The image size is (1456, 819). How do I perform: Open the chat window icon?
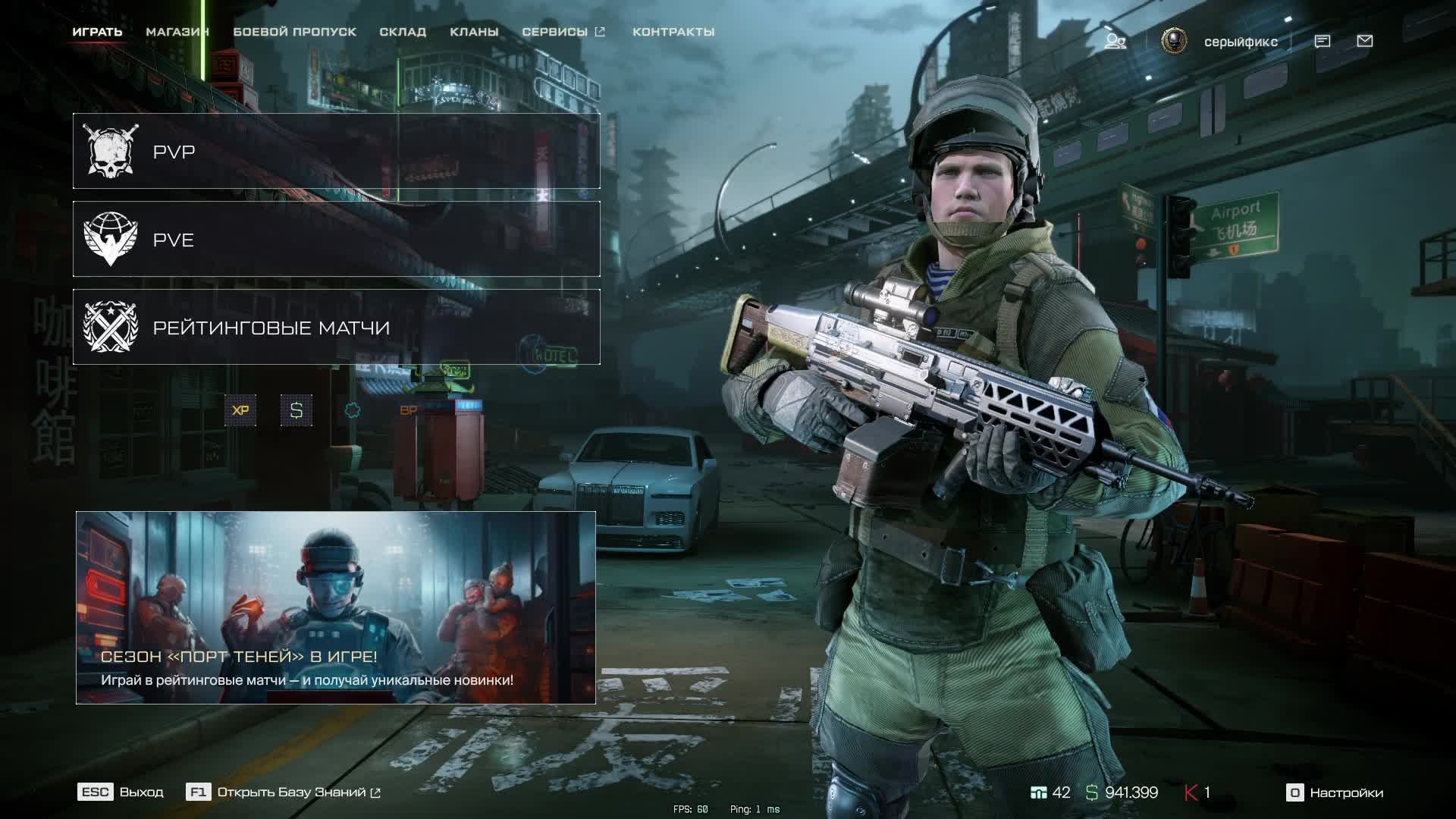[x=1322, y=42]
